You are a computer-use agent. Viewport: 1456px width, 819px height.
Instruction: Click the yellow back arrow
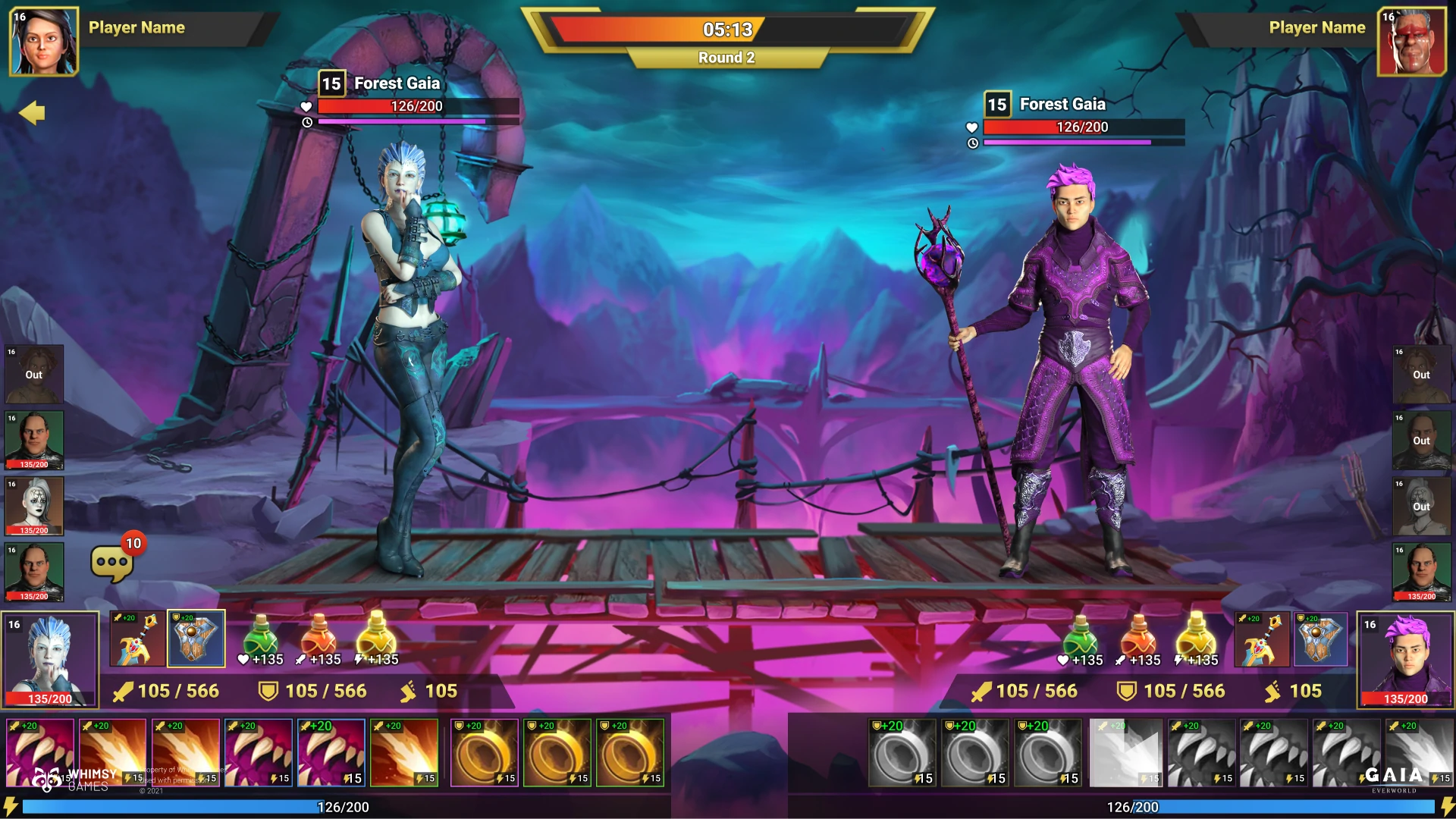click(32, 113)
